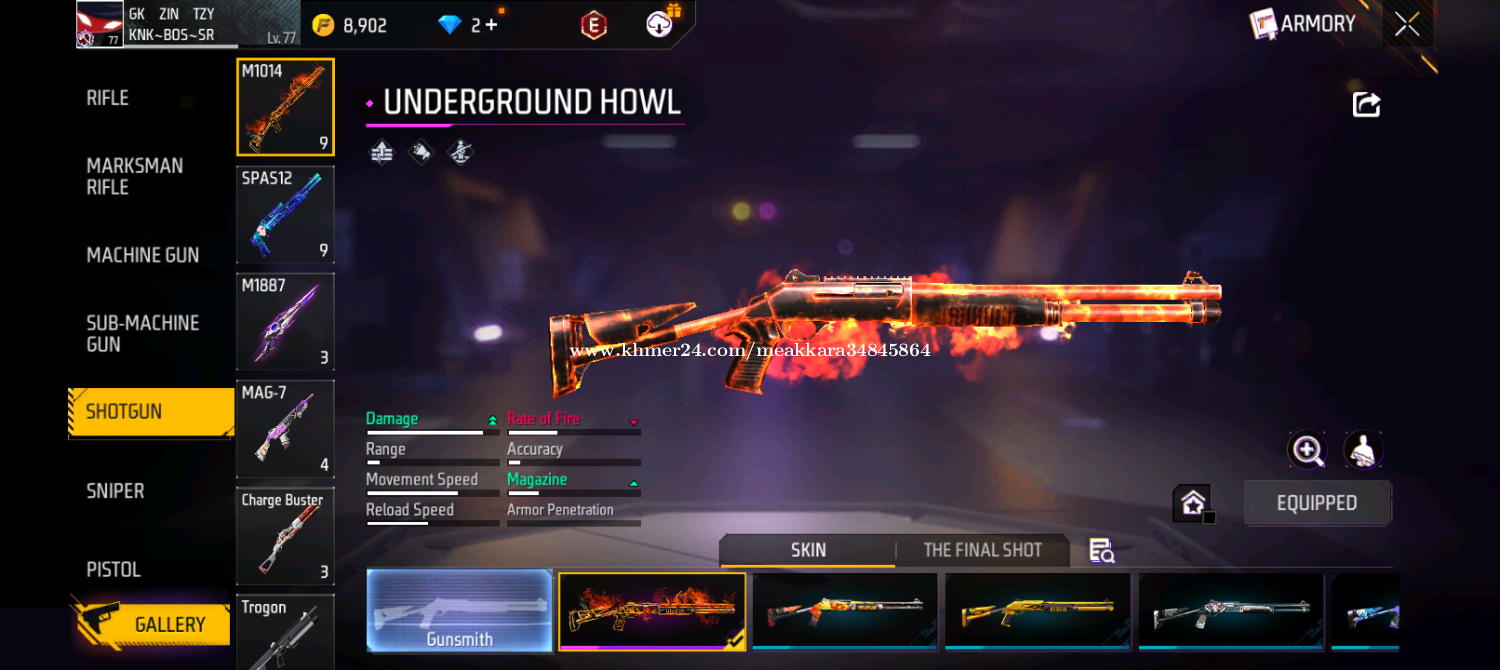Choose the Sub-Machine Gun category
The width and height of the screenshot is (1500, 670).
(x=142, y=333)
